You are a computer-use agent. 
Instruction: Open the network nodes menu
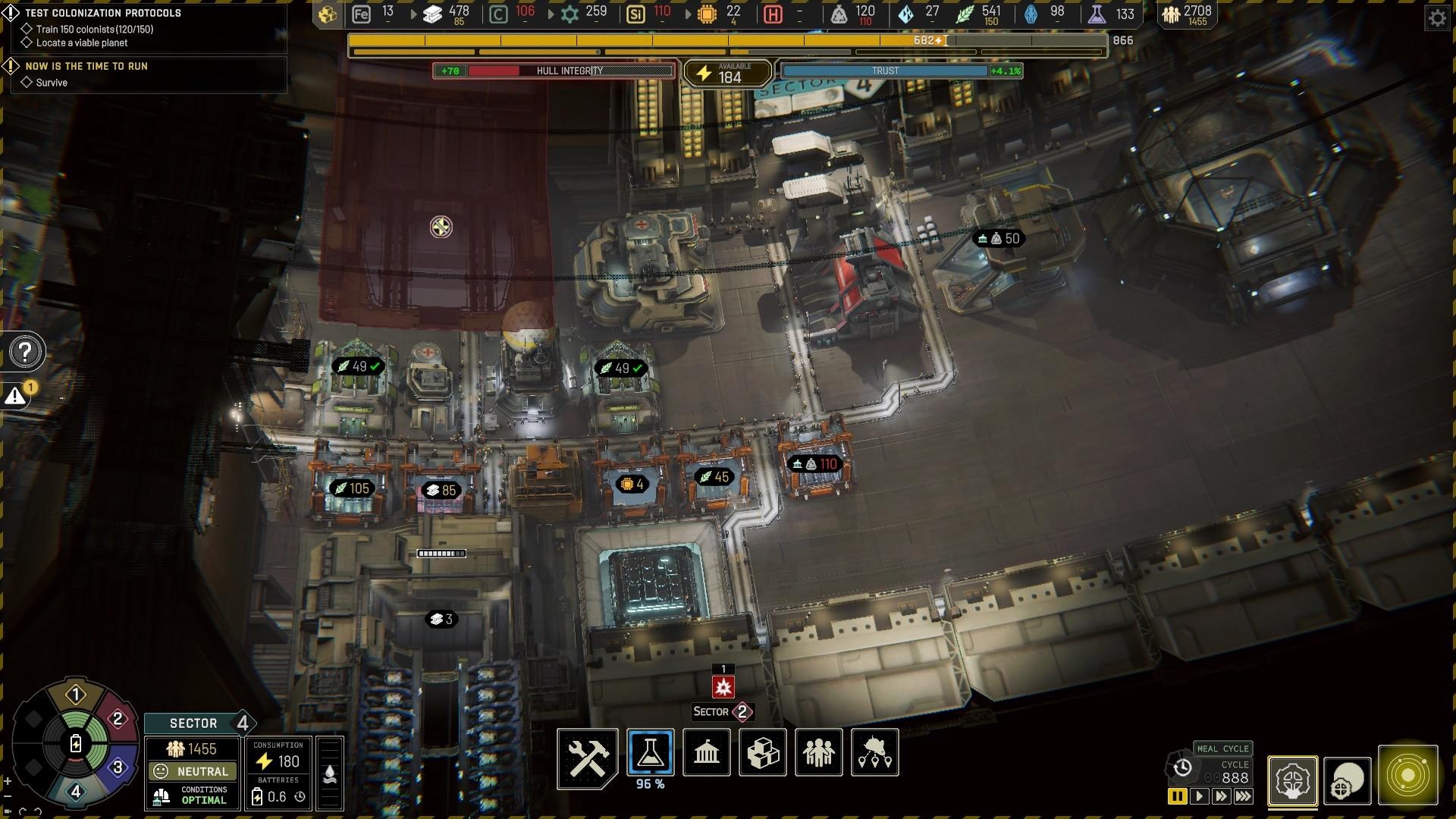tap(874, 753)
